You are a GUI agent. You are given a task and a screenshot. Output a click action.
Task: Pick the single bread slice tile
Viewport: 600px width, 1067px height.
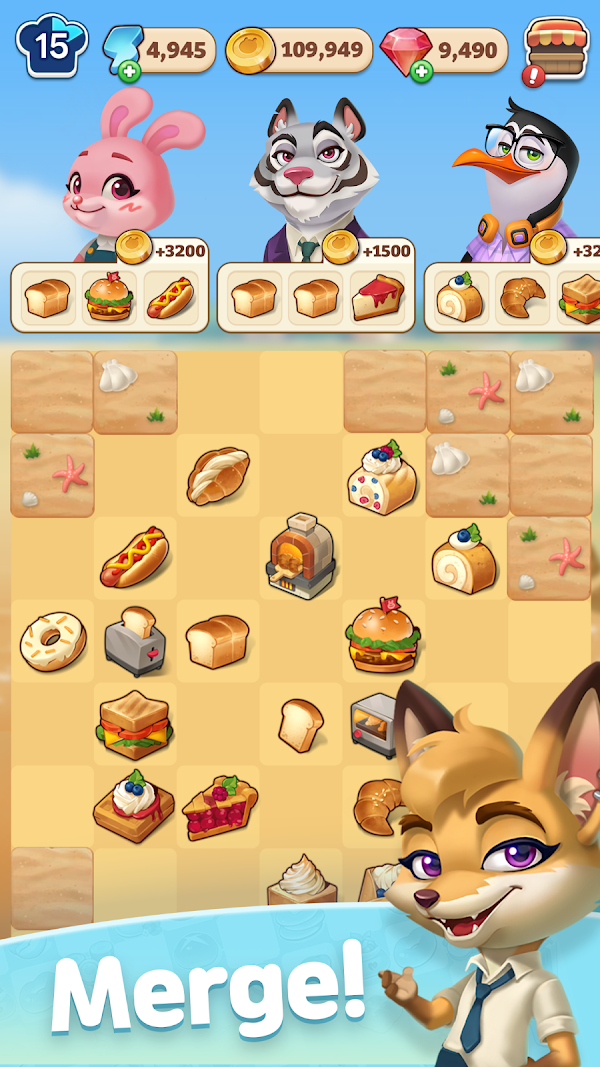(x=300, y=724)
